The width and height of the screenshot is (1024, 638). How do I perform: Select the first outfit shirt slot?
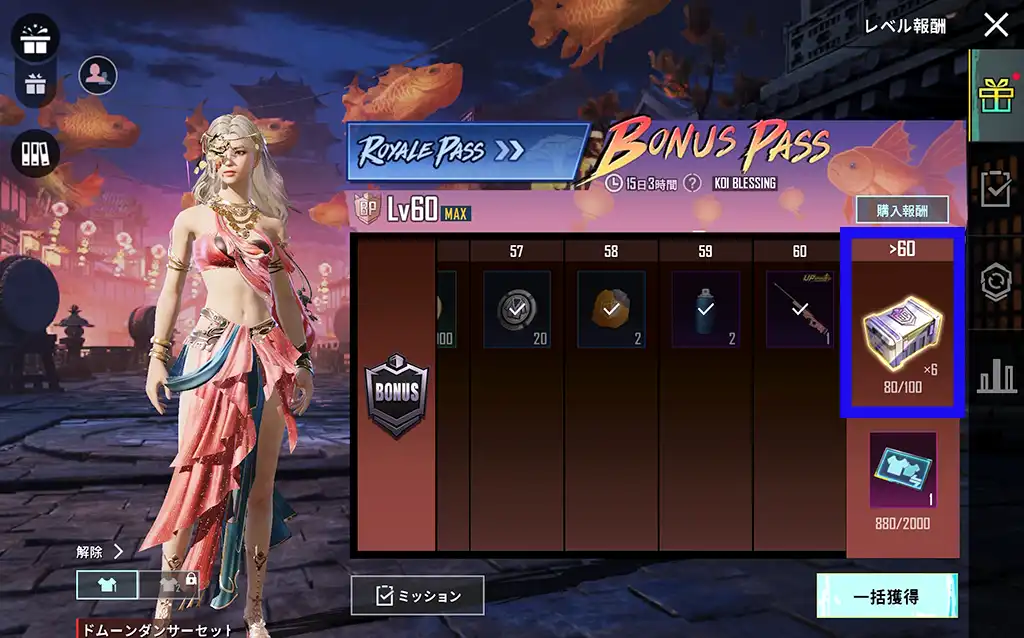click(x=106, y=585)
